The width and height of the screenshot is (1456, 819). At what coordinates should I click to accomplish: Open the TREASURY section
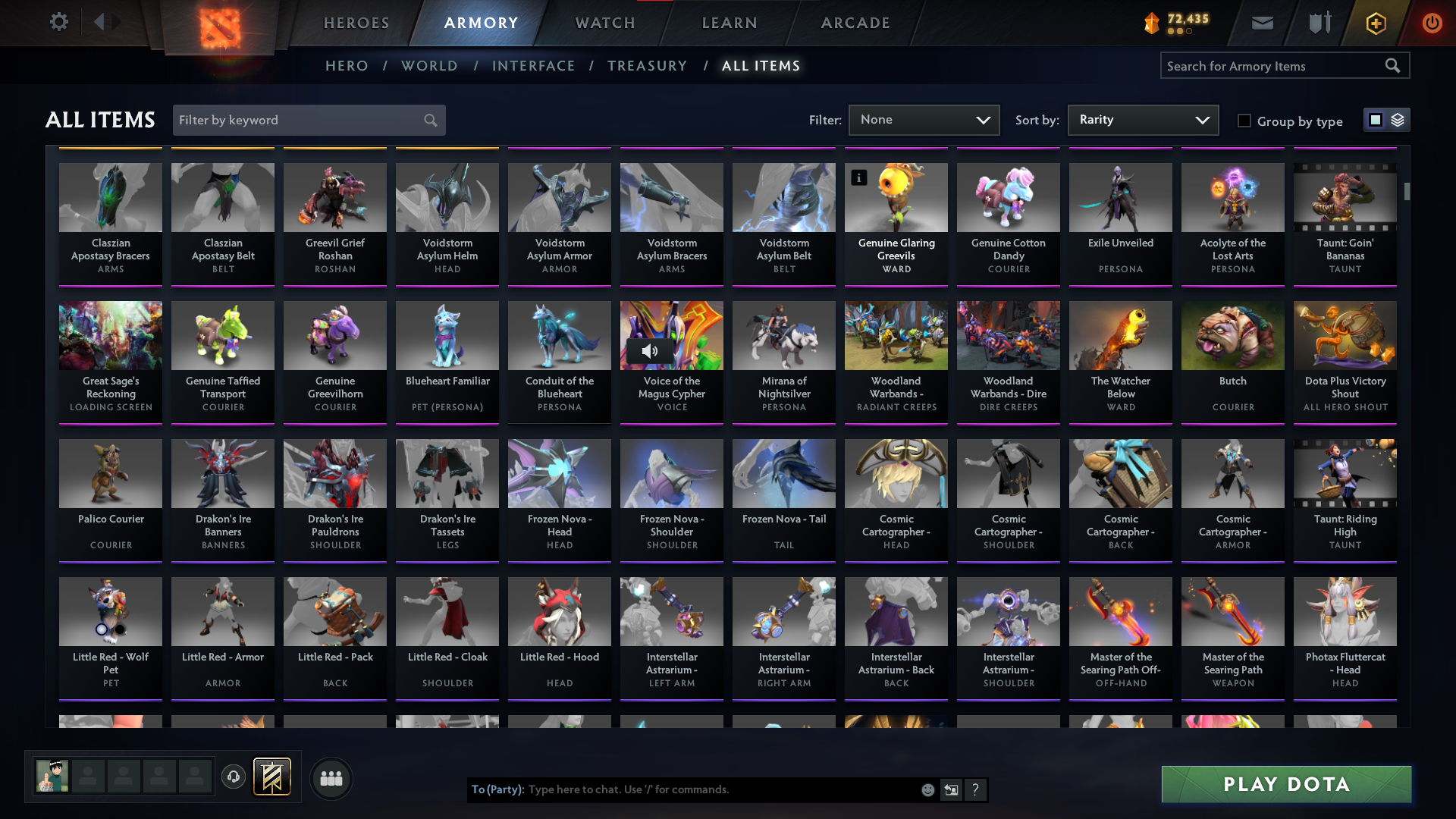click(x=648, y=66)
